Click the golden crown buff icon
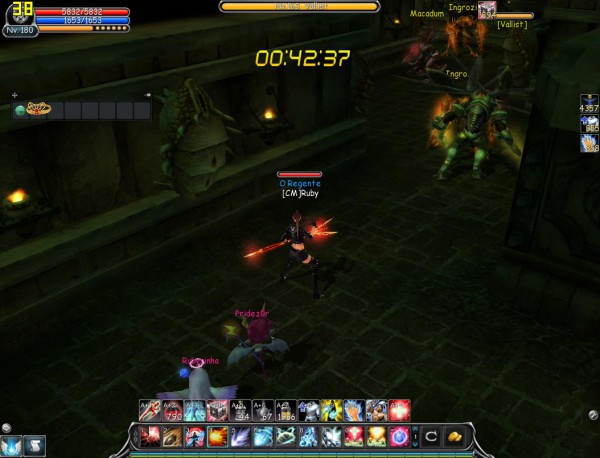The image size is (600, 458). click(39, 109)
